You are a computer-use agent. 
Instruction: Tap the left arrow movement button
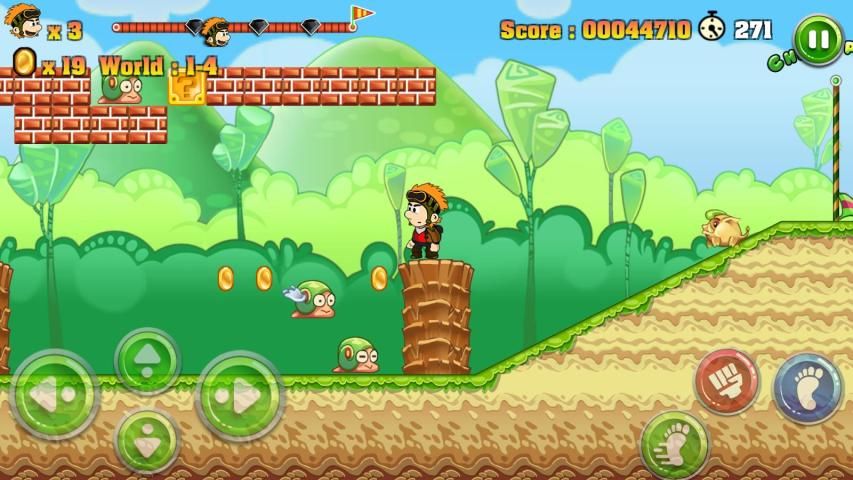pos(53,396)
